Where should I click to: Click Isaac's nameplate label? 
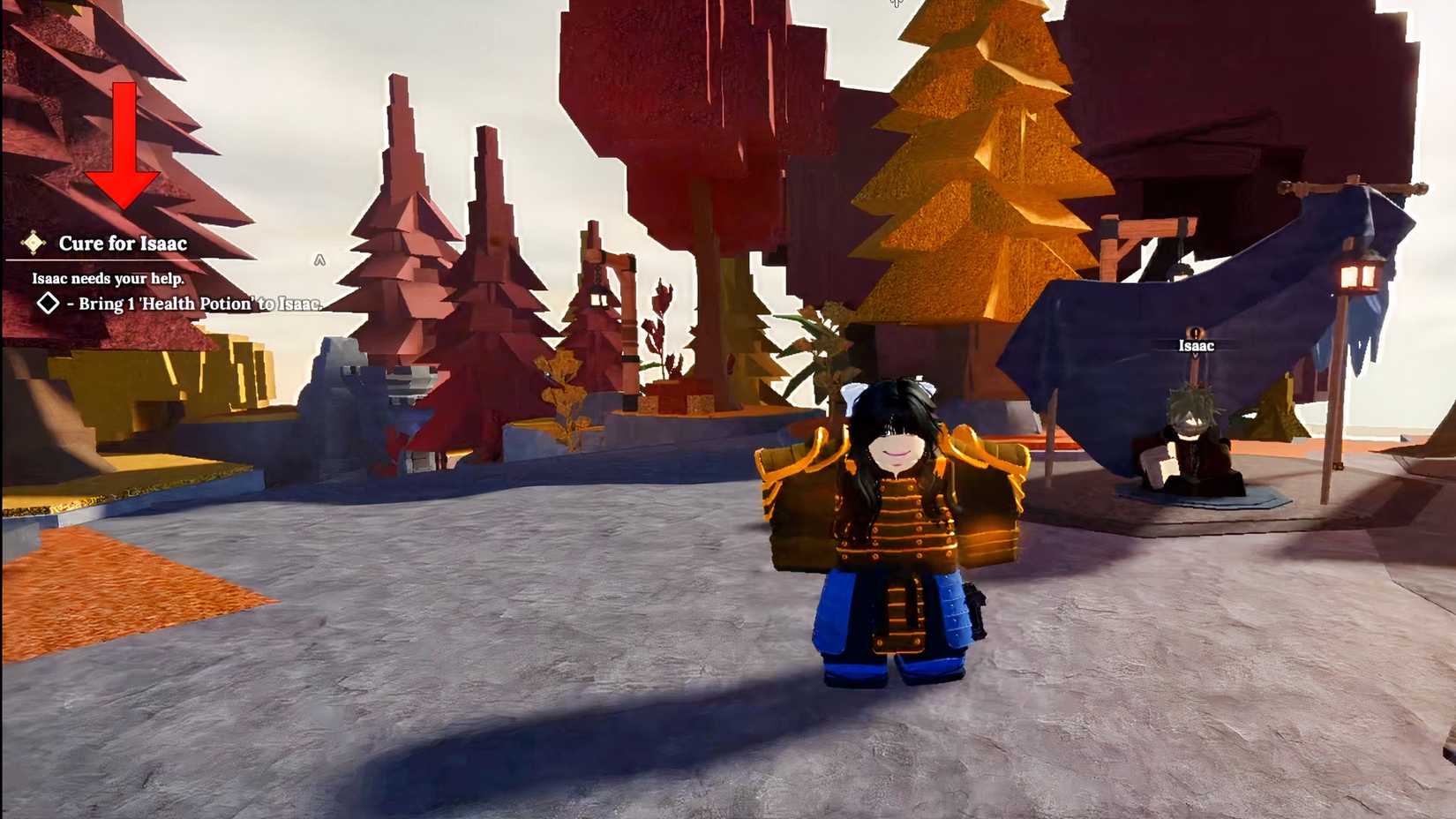1195,346
